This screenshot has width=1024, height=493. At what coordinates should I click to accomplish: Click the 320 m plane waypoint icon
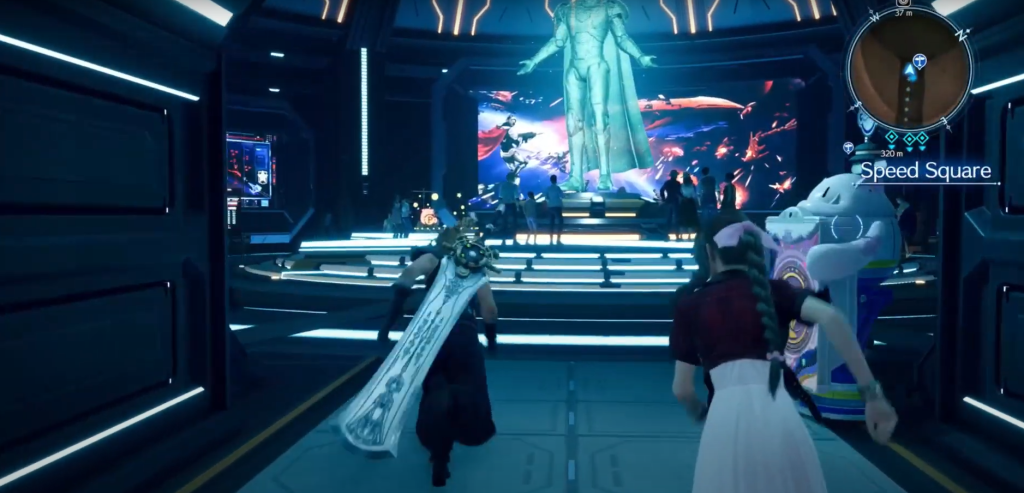click(x=848, y=148)
